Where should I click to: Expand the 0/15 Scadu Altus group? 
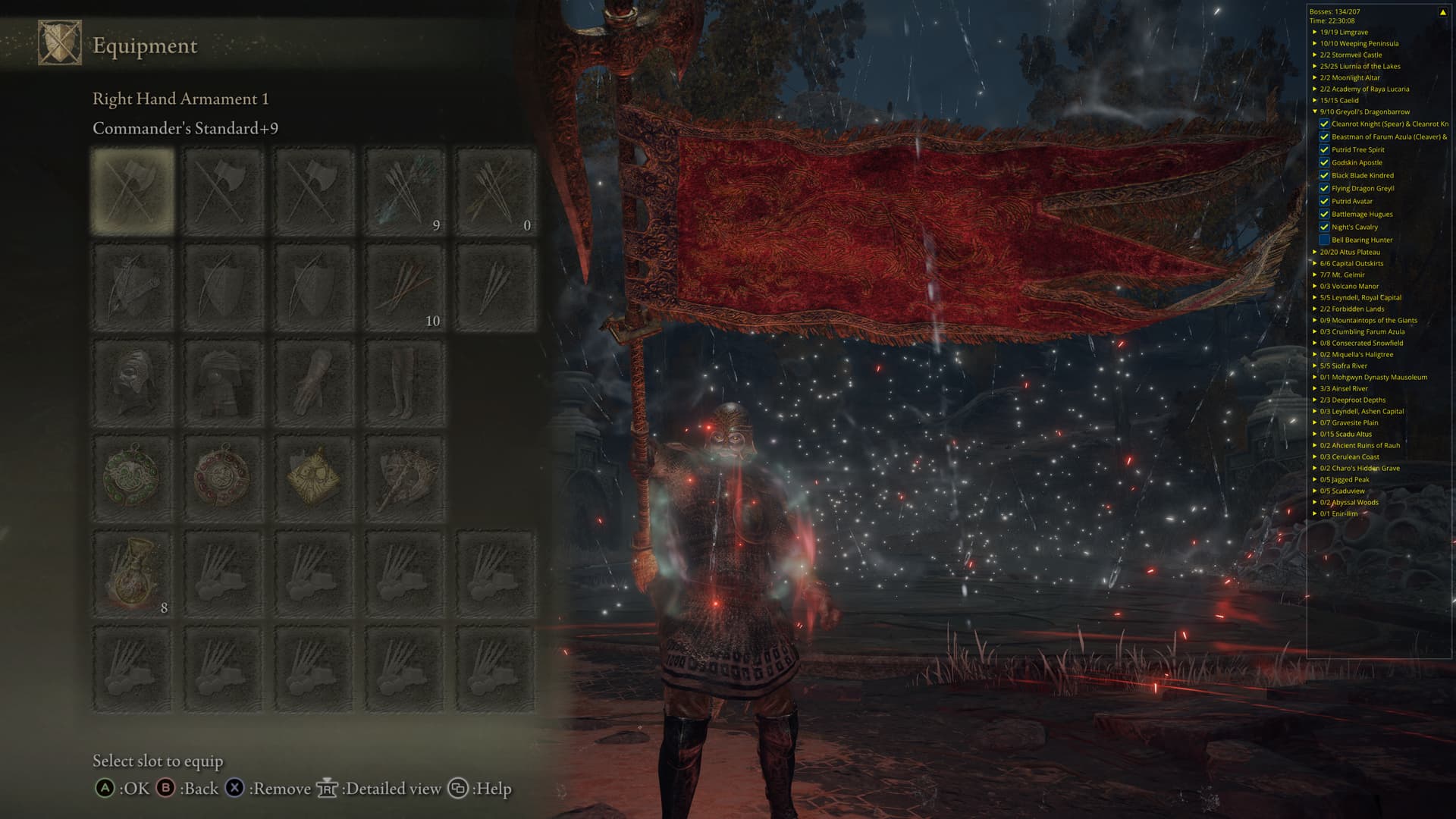(1315, 434)
